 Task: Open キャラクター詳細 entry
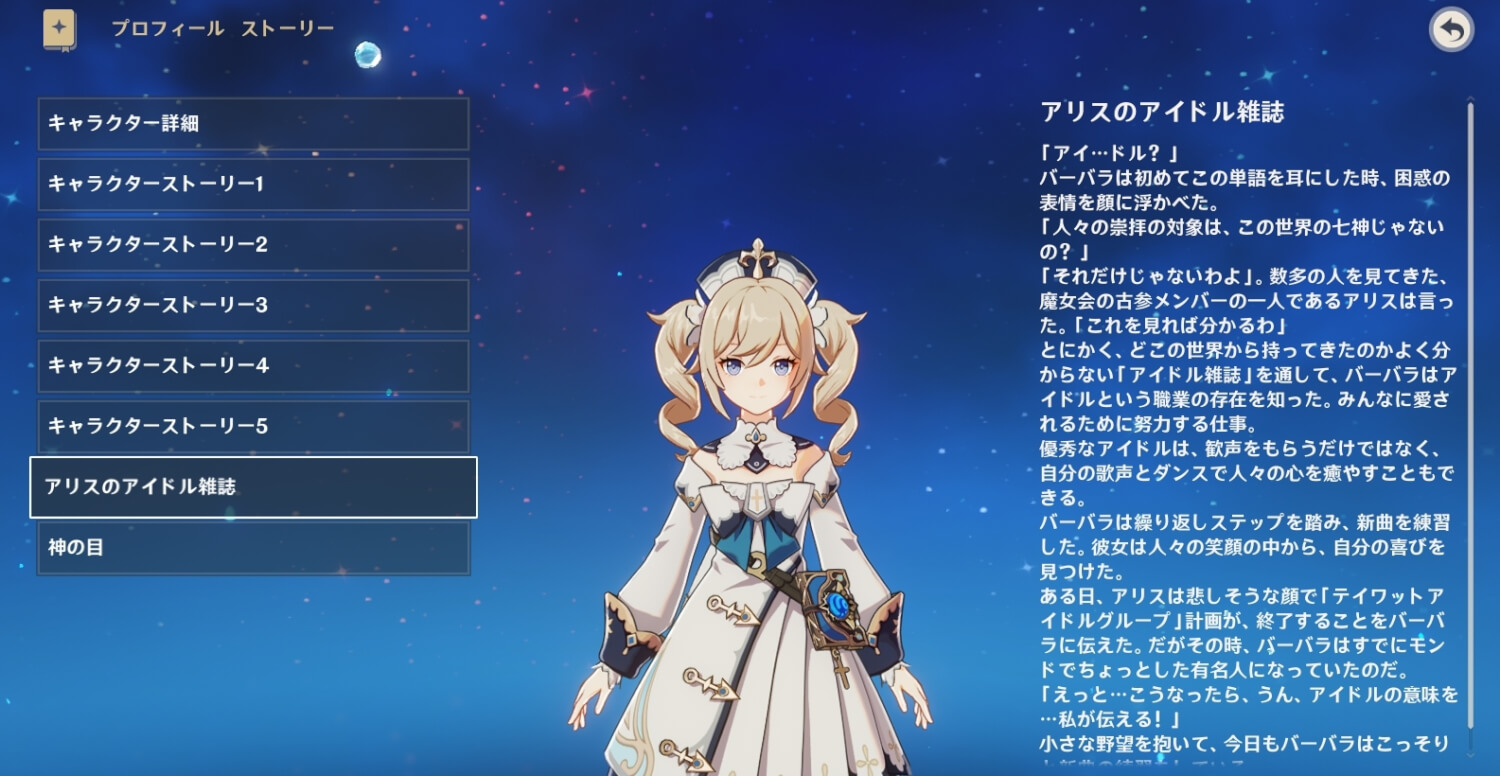click(253, 124)
